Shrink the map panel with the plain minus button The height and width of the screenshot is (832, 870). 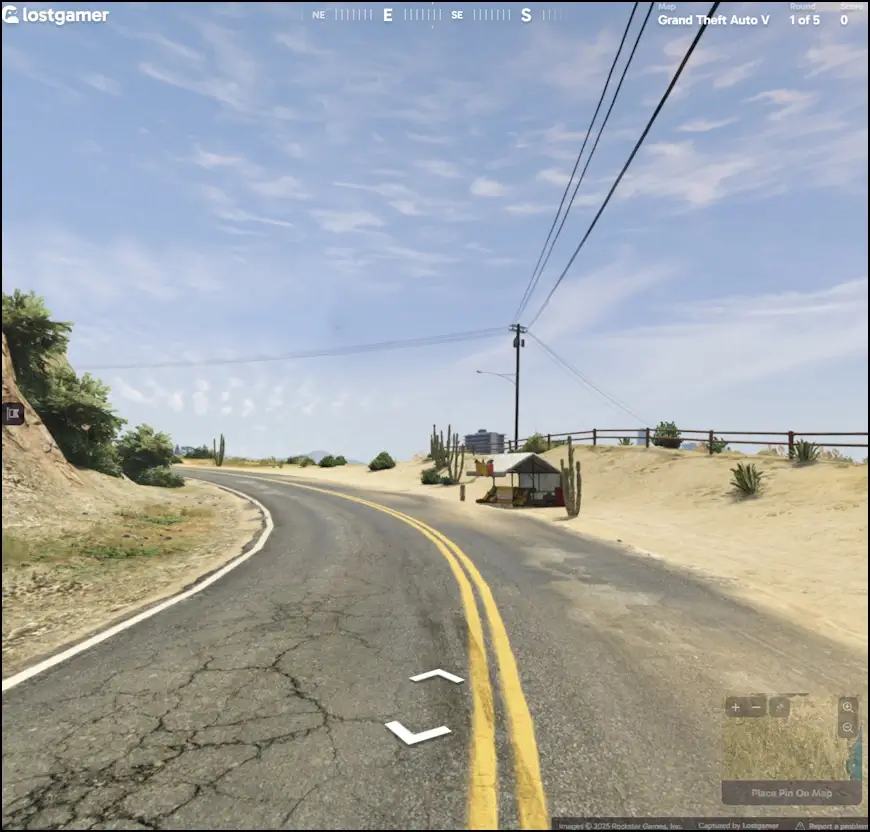tap(757, 707)
